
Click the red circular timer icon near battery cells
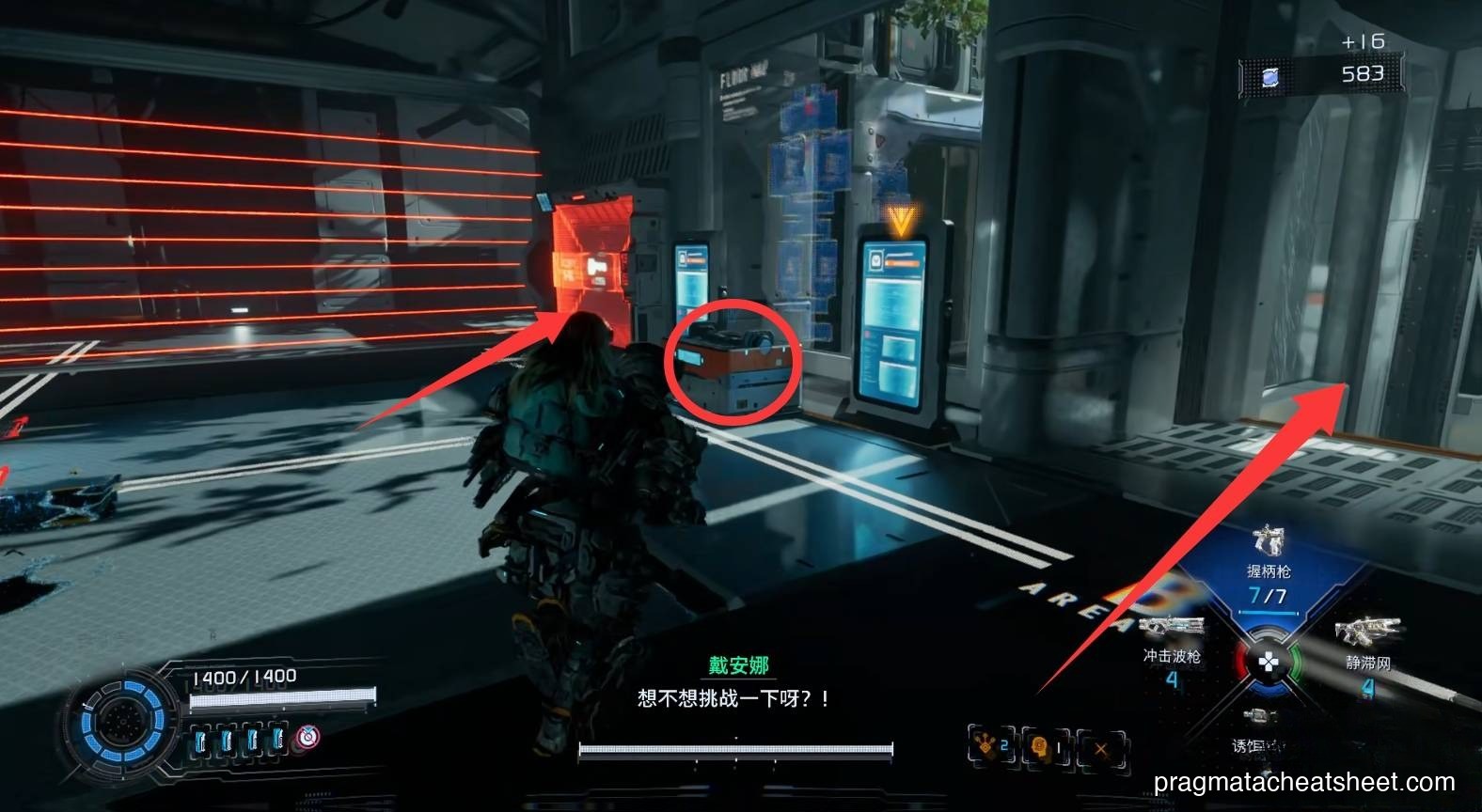point(308,739)
